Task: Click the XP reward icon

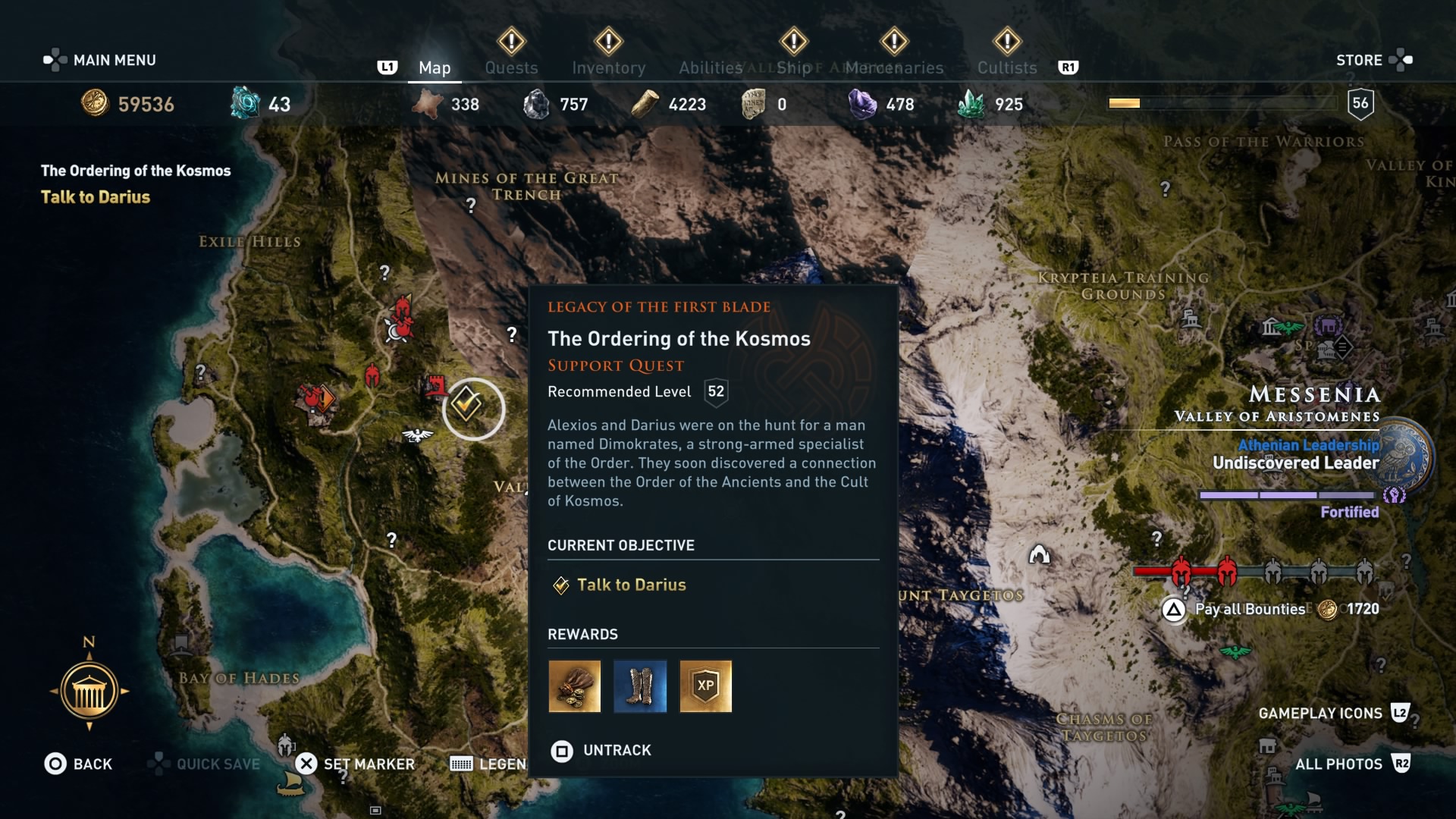Action: click(706, 687)
